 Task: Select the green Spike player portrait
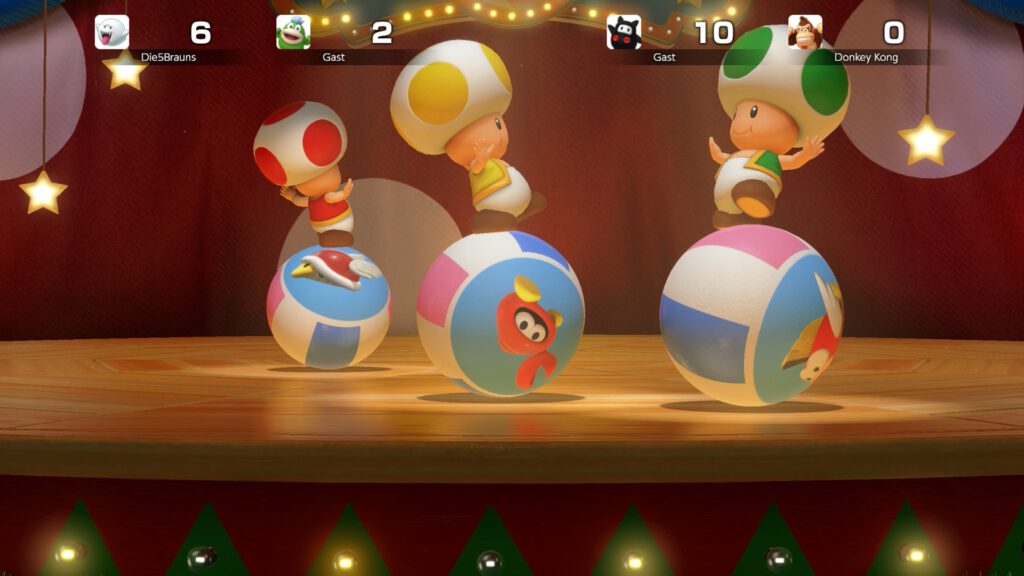(293, 32)
